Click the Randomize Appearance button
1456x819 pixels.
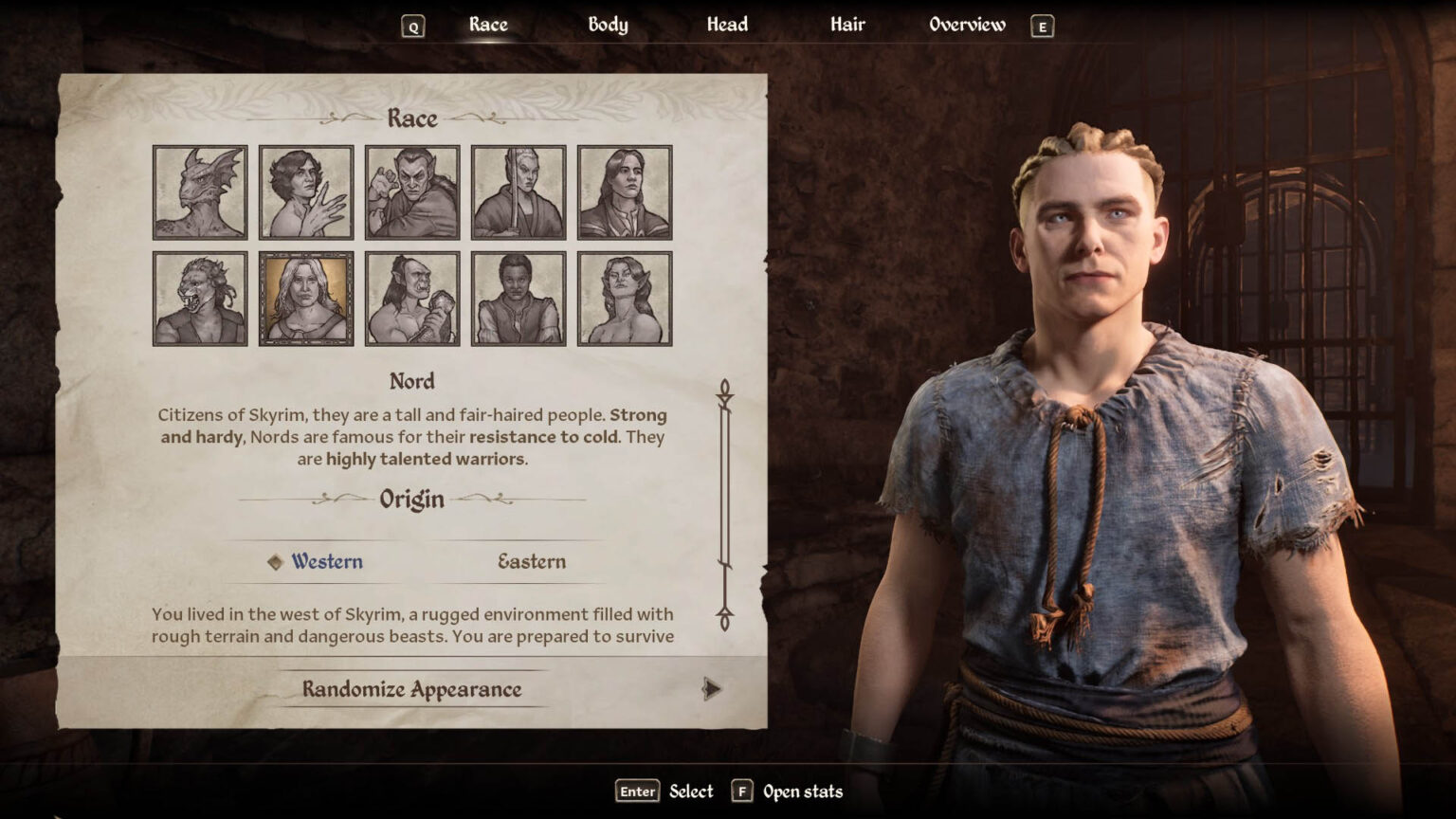(x=411, y=690)
